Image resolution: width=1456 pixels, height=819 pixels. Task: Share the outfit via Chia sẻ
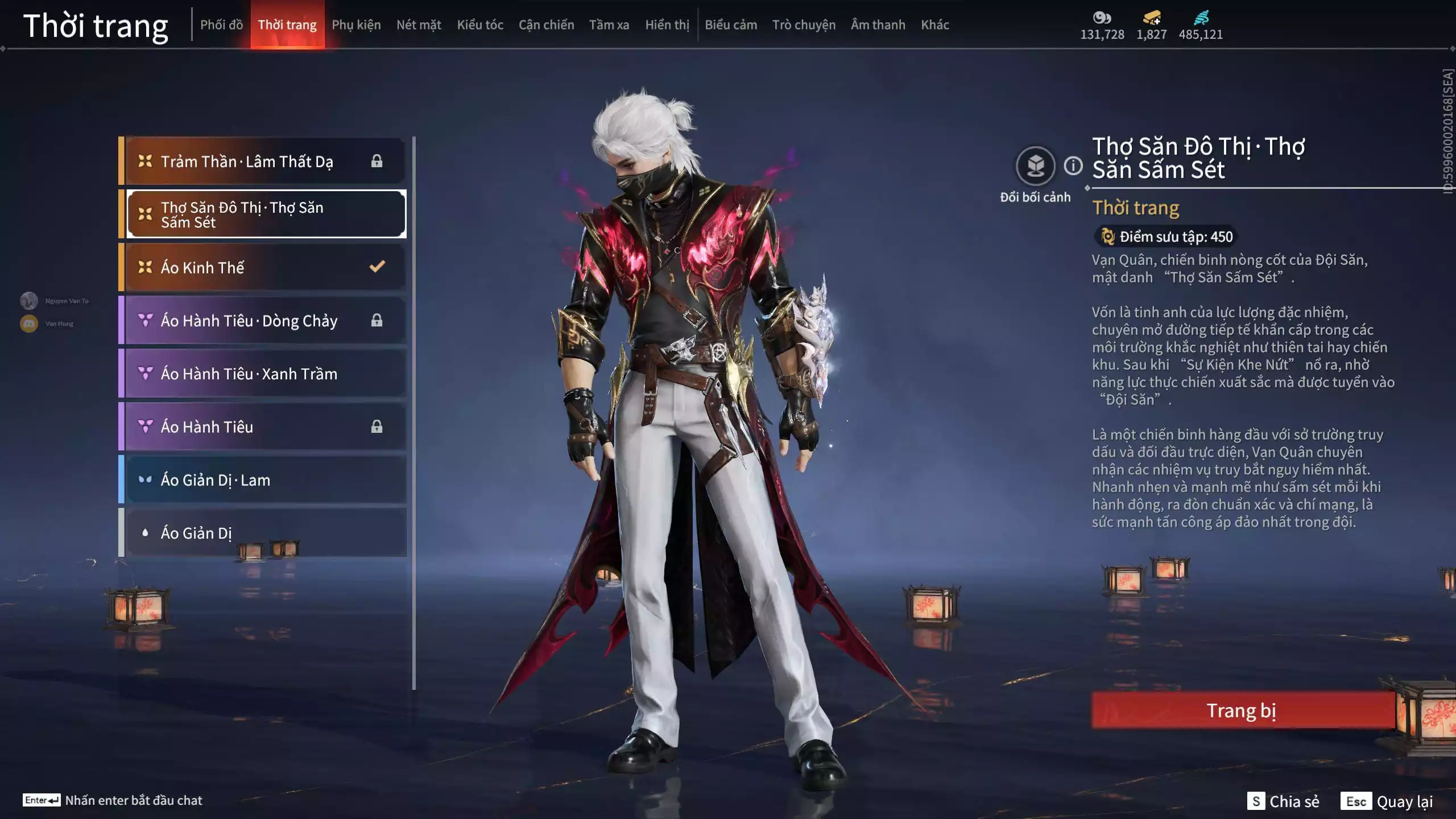[1283, 801]
